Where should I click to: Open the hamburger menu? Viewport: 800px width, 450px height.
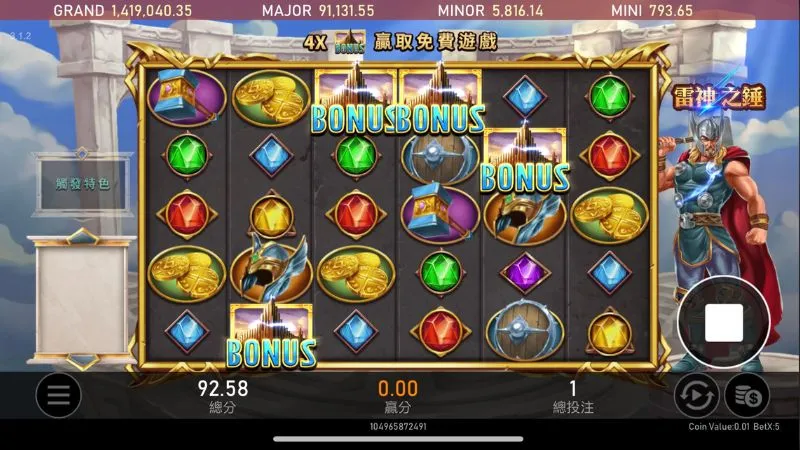coord(59,397)
